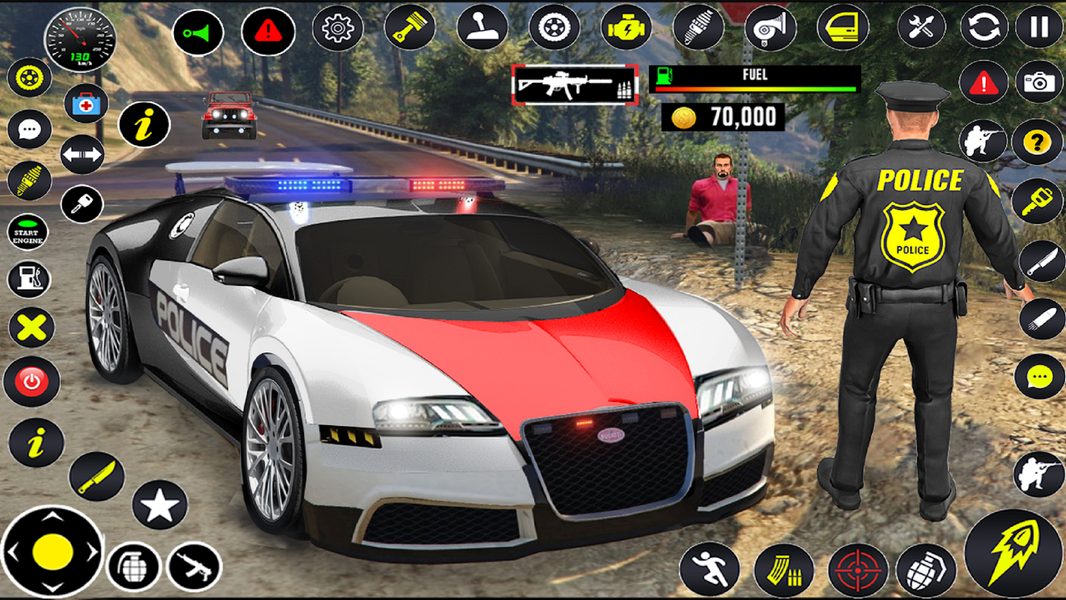Select the crosshair aim button
Image resolution: width=1066 pixels, height=600 pixels.
857,570
